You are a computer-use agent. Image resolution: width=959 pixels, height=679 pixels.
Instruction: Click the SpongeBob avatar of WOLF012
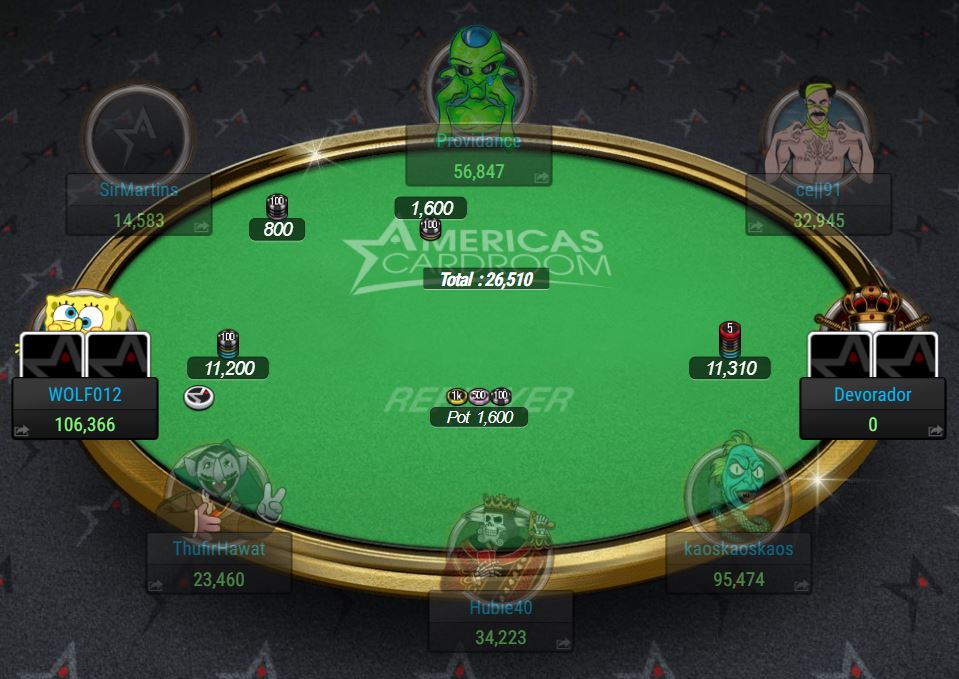(80, 315)
